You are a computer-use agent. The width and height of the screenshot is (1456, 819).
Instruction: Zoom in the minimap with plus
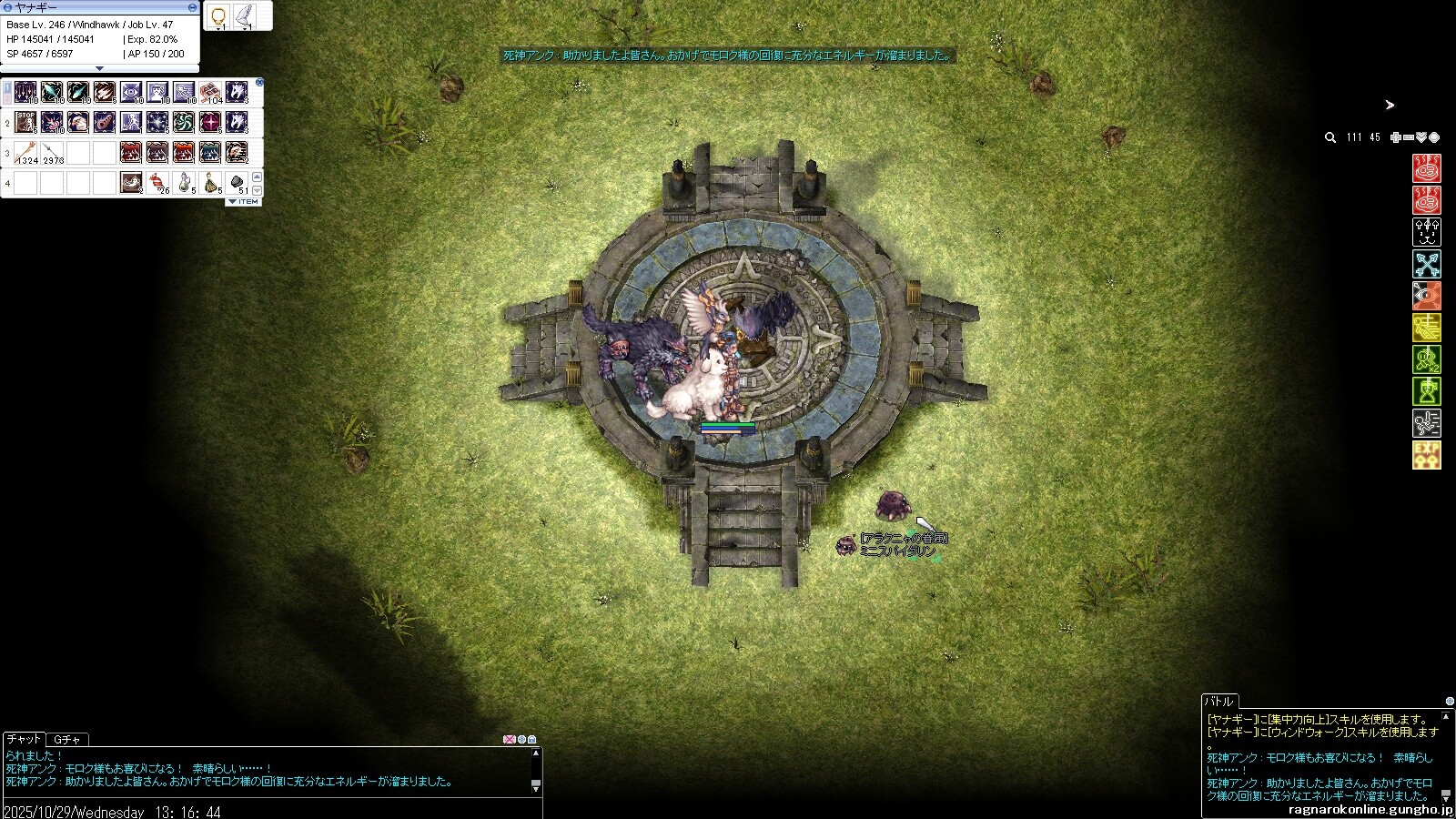[1396, 137]
